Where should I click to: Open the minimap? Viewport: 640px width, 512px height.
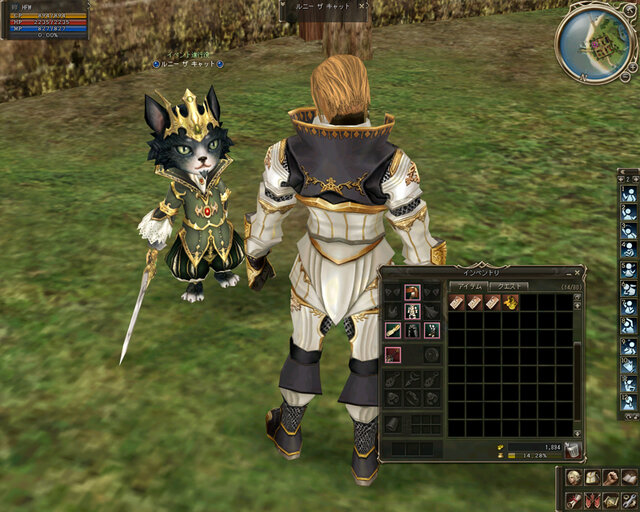click(x=596, y=42)
